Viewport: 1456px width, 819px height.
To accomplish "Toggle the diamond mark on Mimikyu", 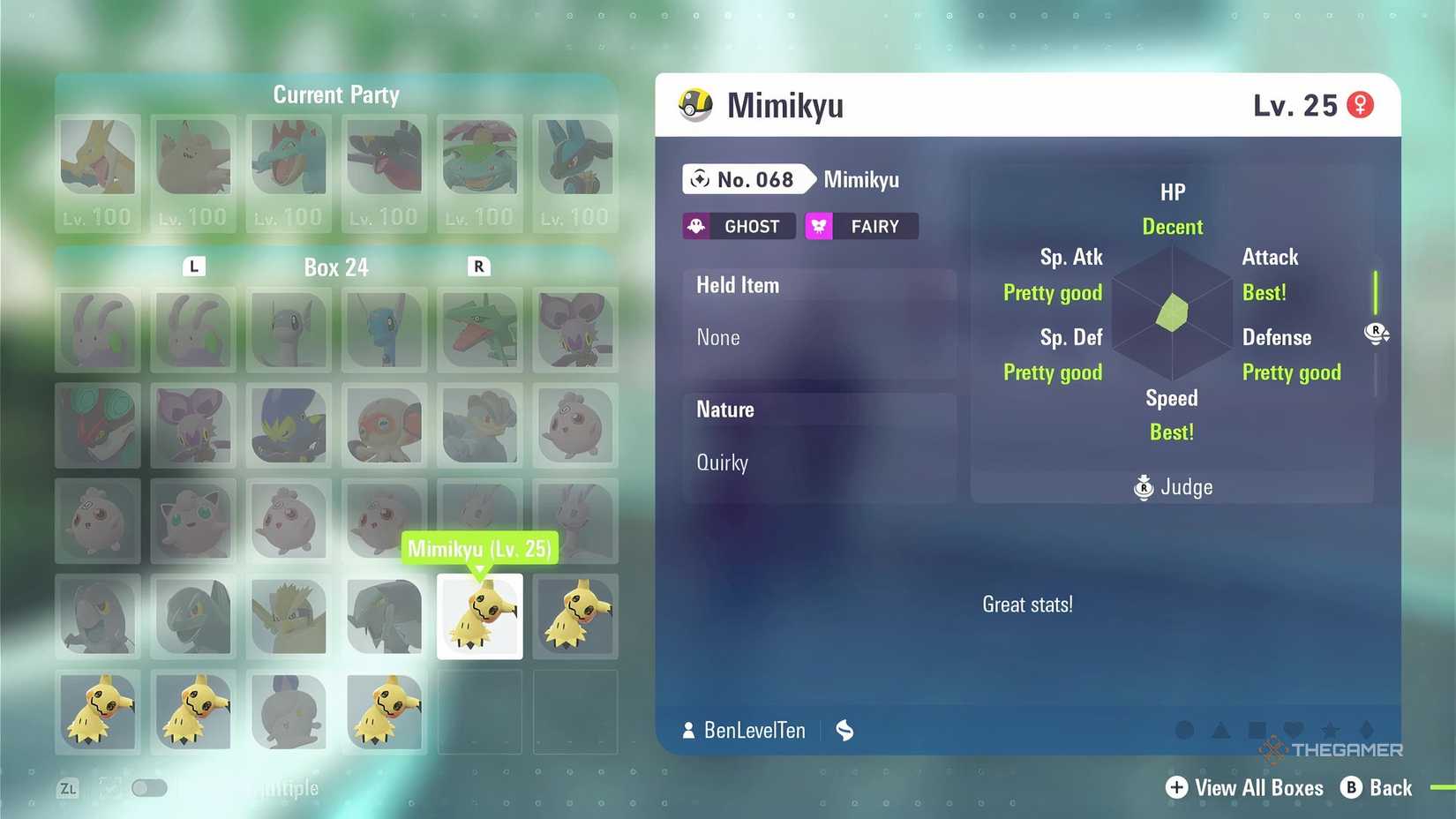I will [x=1367, y=729].
